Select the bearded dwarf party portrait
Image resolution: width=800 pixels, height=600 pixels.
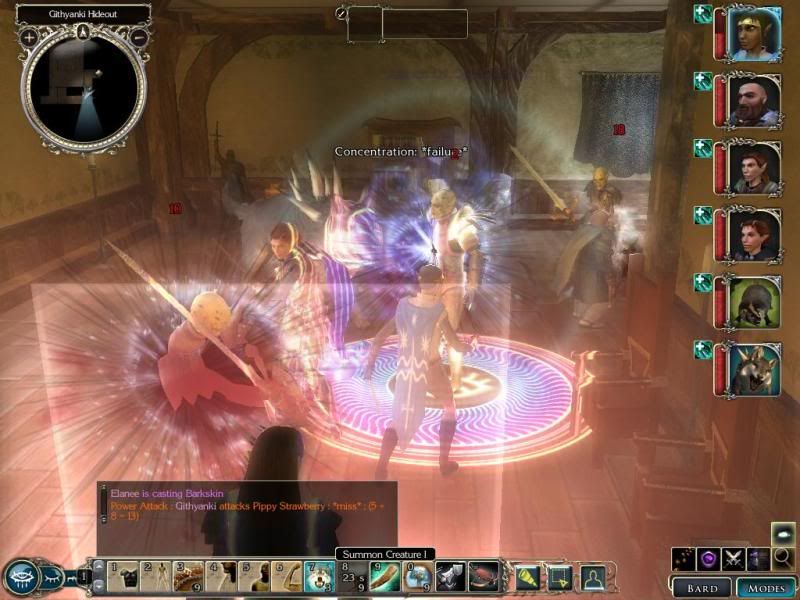coord(755,100)
